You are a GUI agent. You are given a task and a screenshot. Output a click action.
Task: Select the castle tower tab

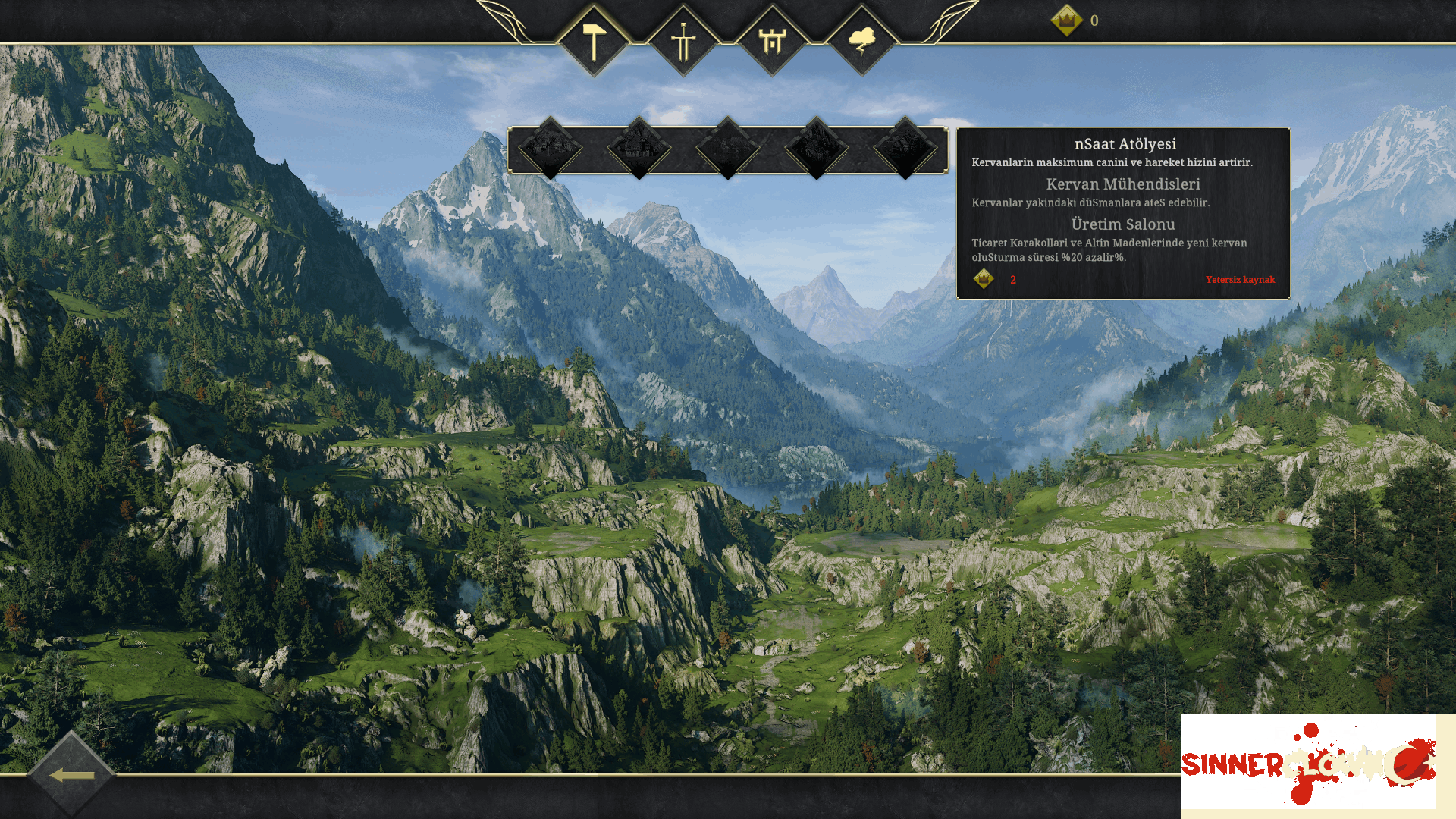point(772,41)
